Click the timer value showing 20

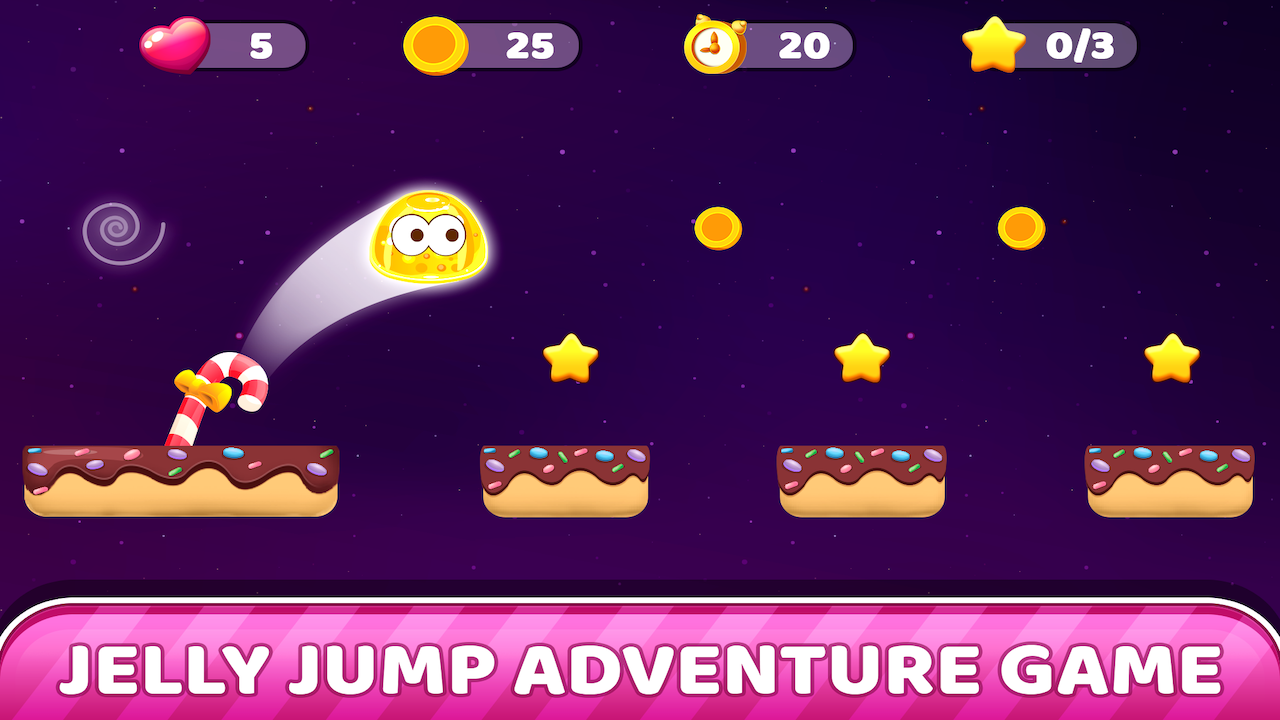click(805, 44)
